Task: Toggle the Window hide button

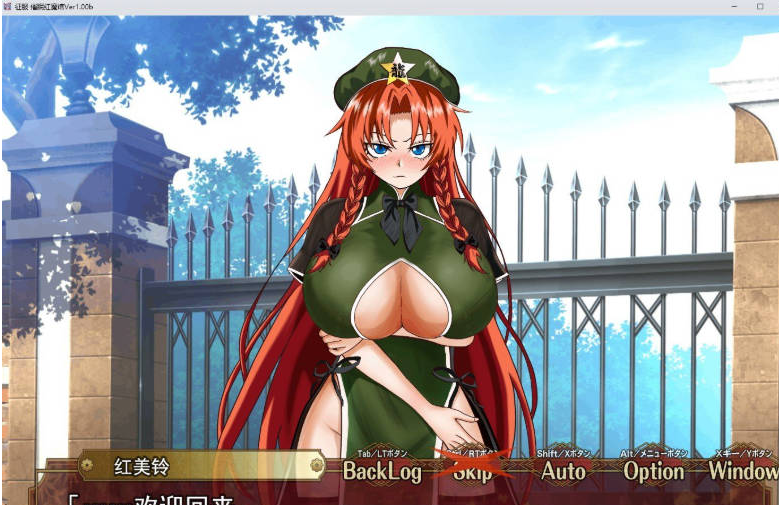Action: click(x=743, y=470)
